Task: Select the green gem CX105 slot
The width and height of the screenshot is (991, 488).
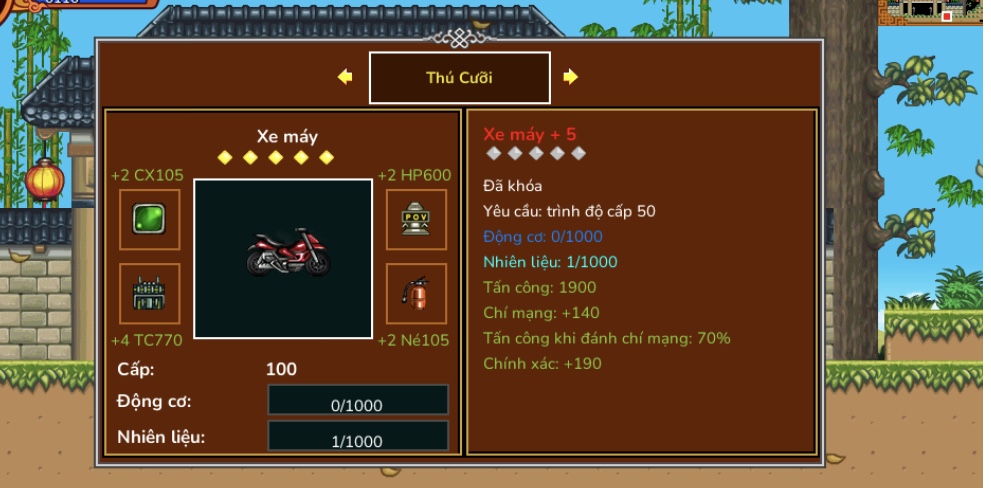Action: click(x=150, y=219)
